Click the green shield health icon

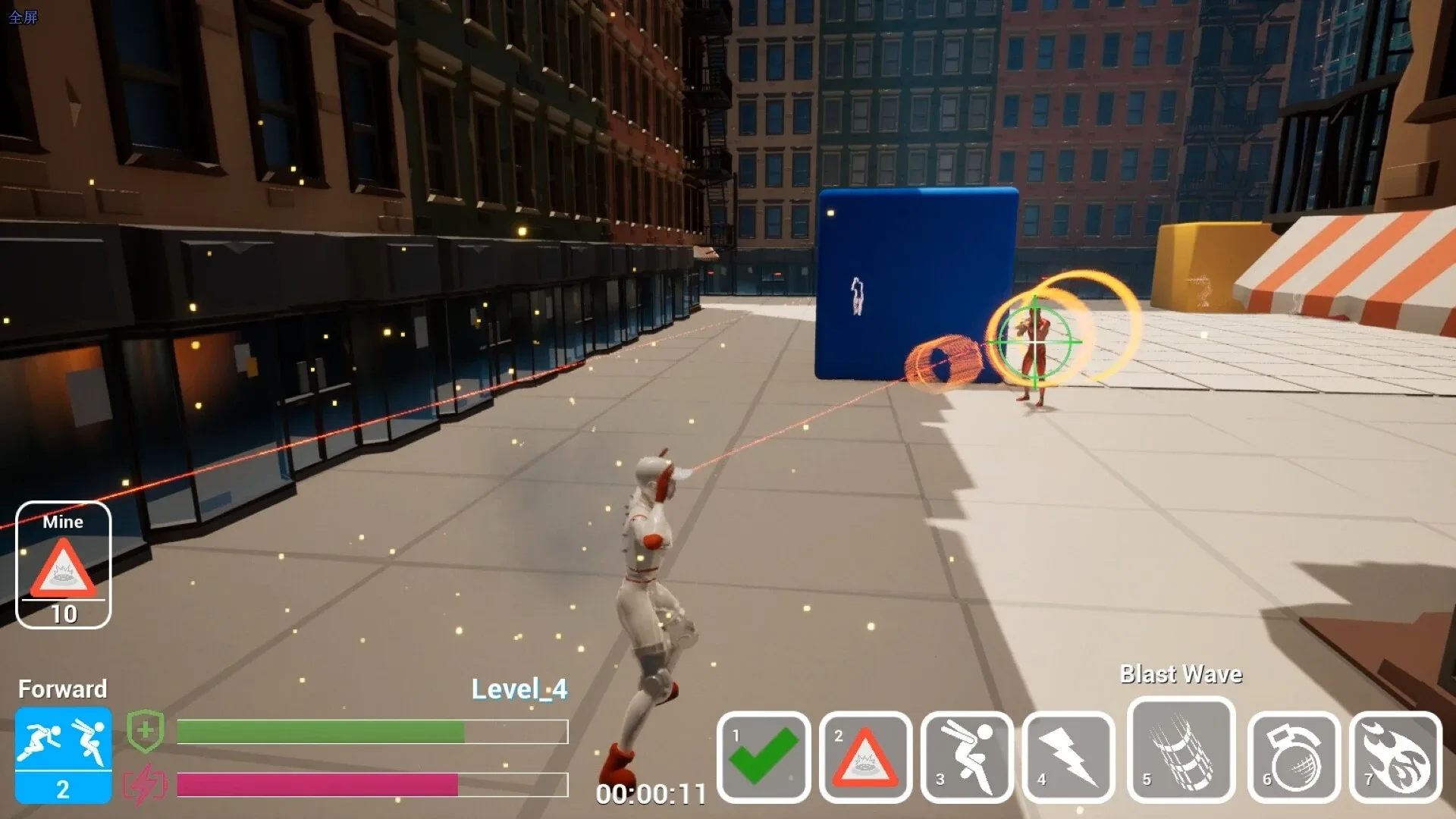point(146,730)
